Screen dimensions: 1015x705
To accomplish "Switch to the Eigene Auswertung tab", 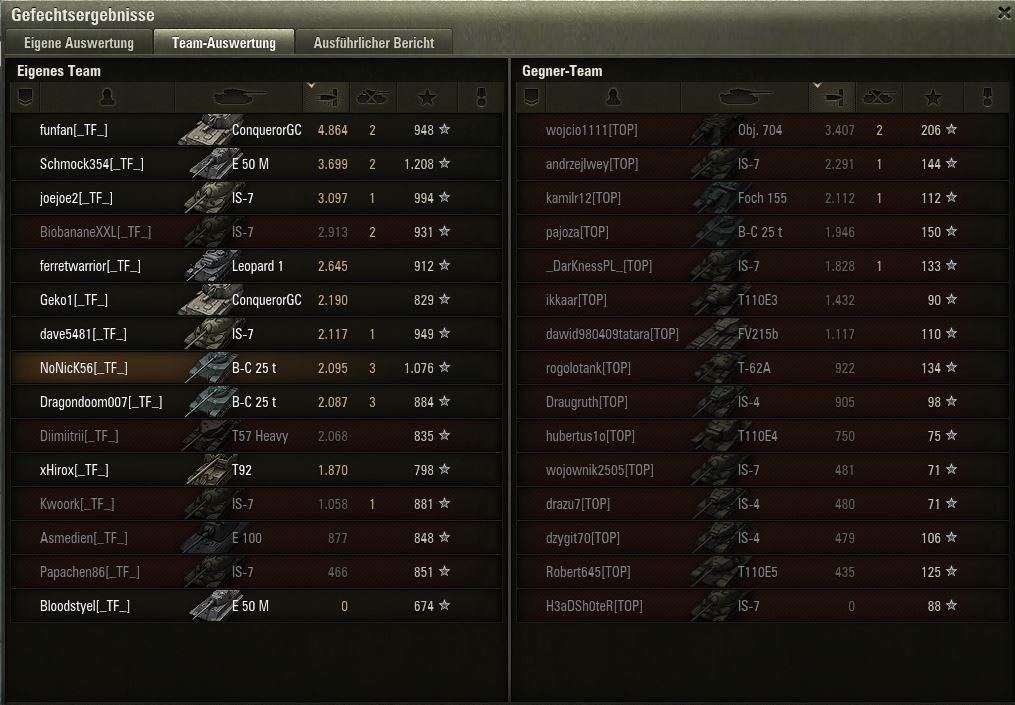I will point(79,43).
